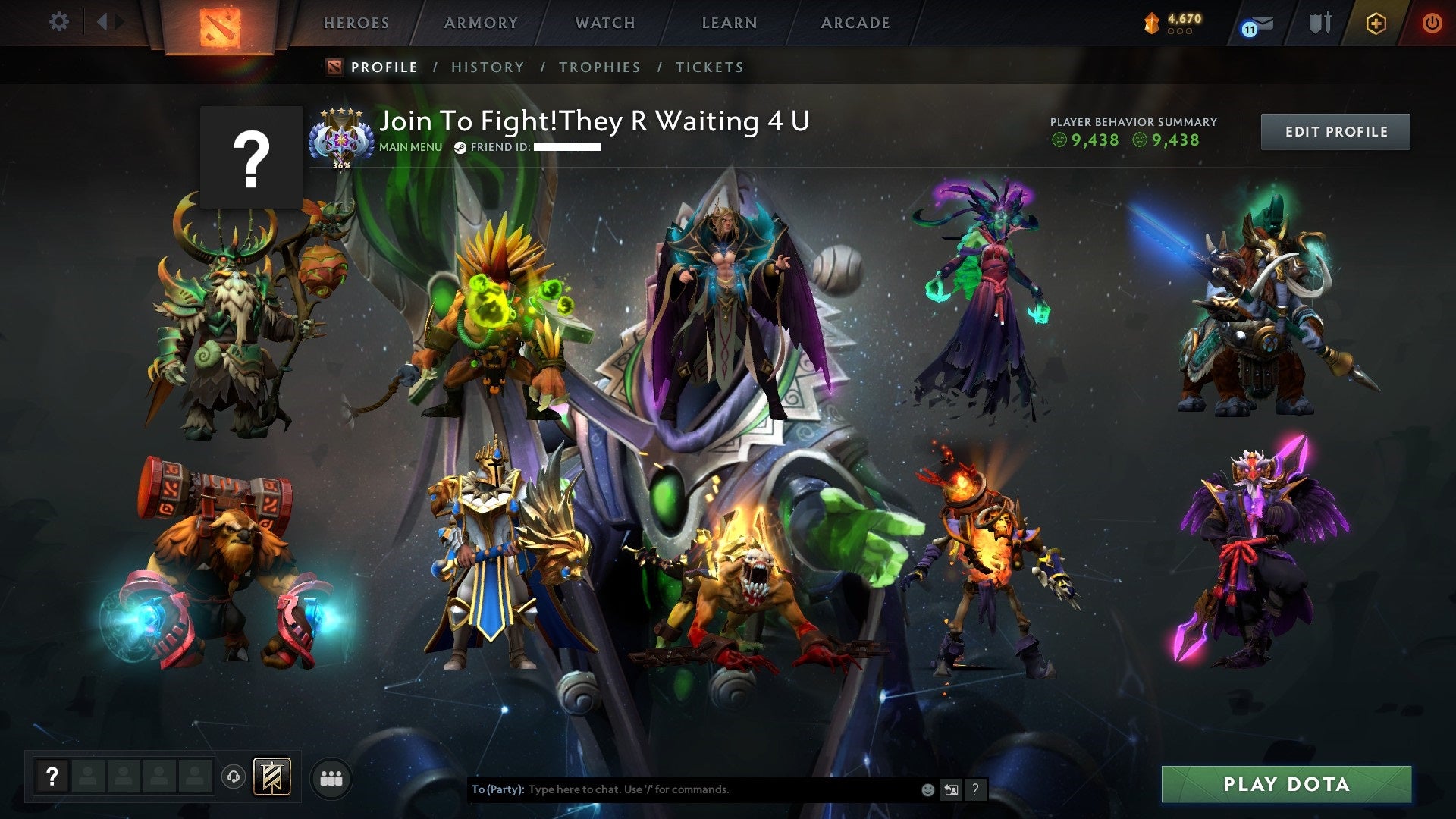Click the guild banner icon near party slots
The height and width of the screenshot is (819, 1456).
tap(273, 777)
